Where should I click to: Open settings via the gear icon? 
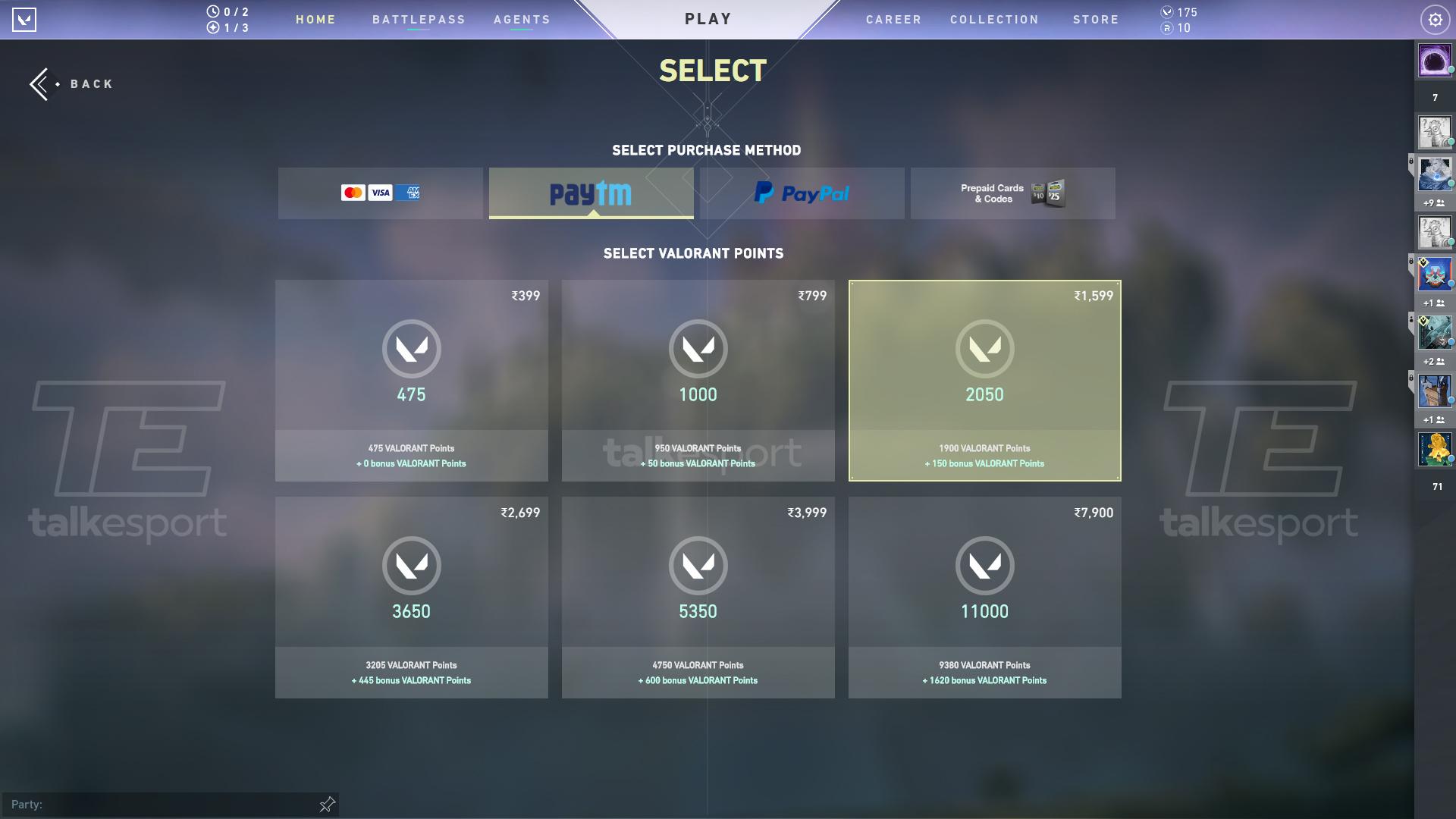(1435, 20)
